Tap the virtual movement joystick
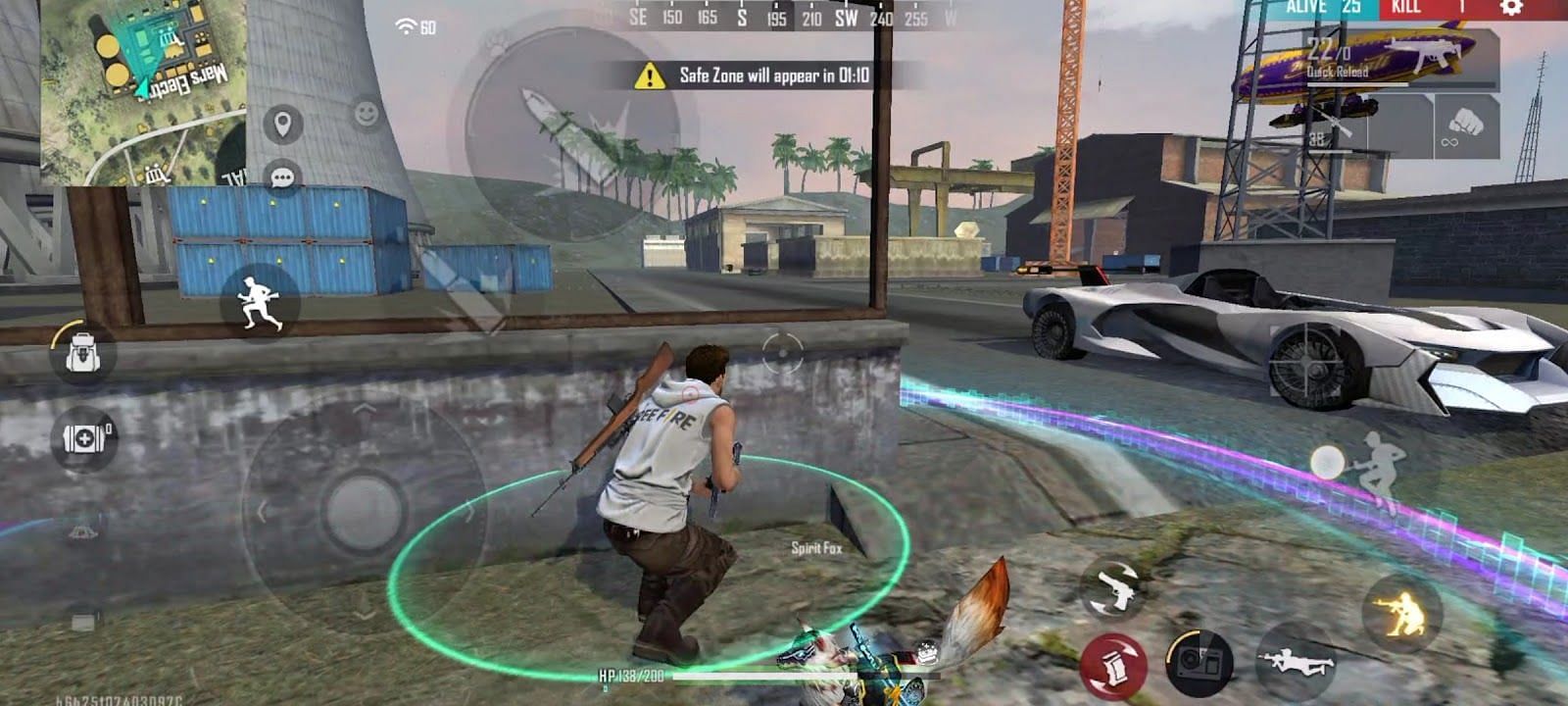Screen dimensions: 1568x706 pyautogui.click(x=364, y=510)
